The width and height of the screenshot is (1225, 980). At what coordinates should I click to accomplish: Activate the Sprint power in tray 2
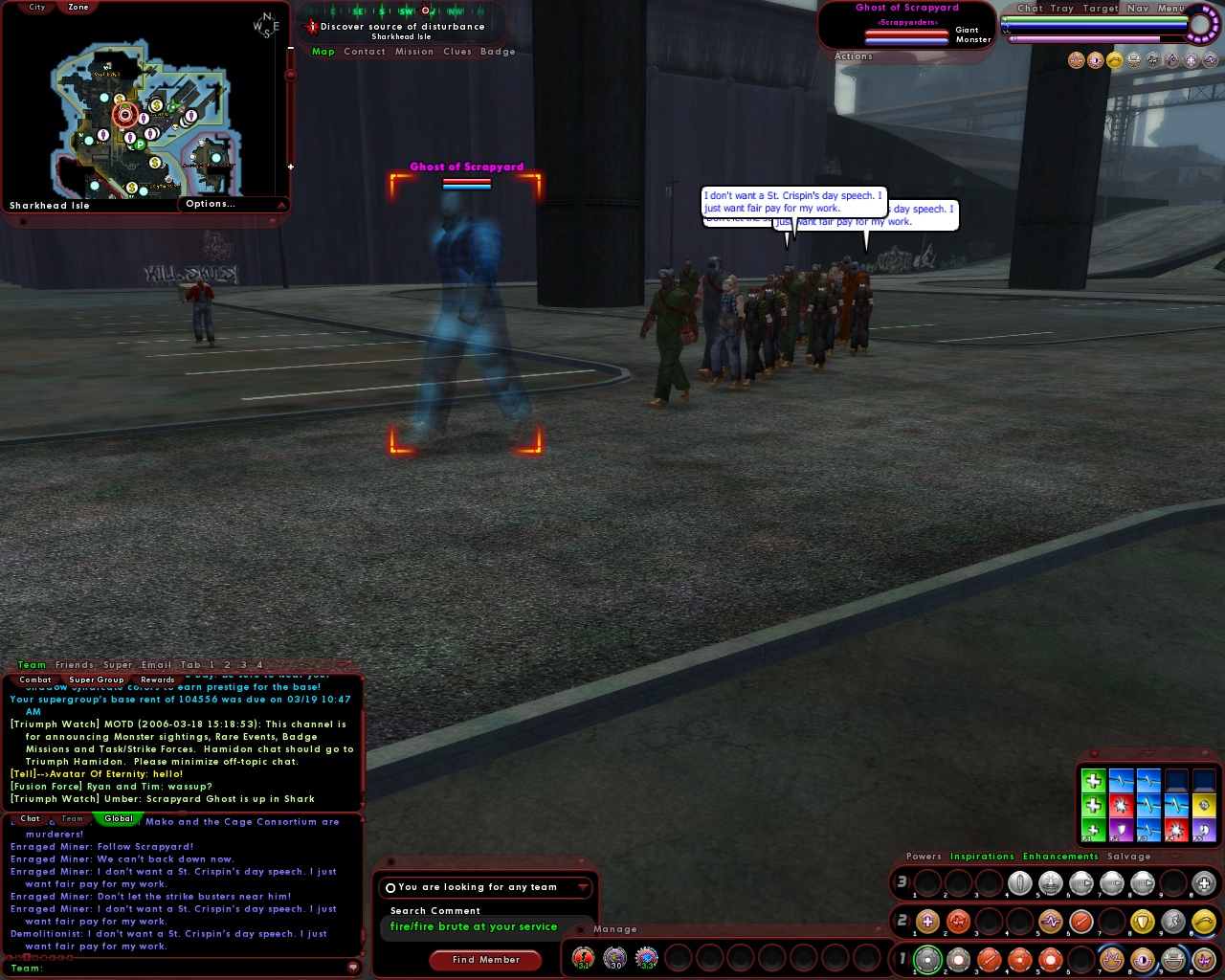pyautogui.click(x=1172, y=922)
